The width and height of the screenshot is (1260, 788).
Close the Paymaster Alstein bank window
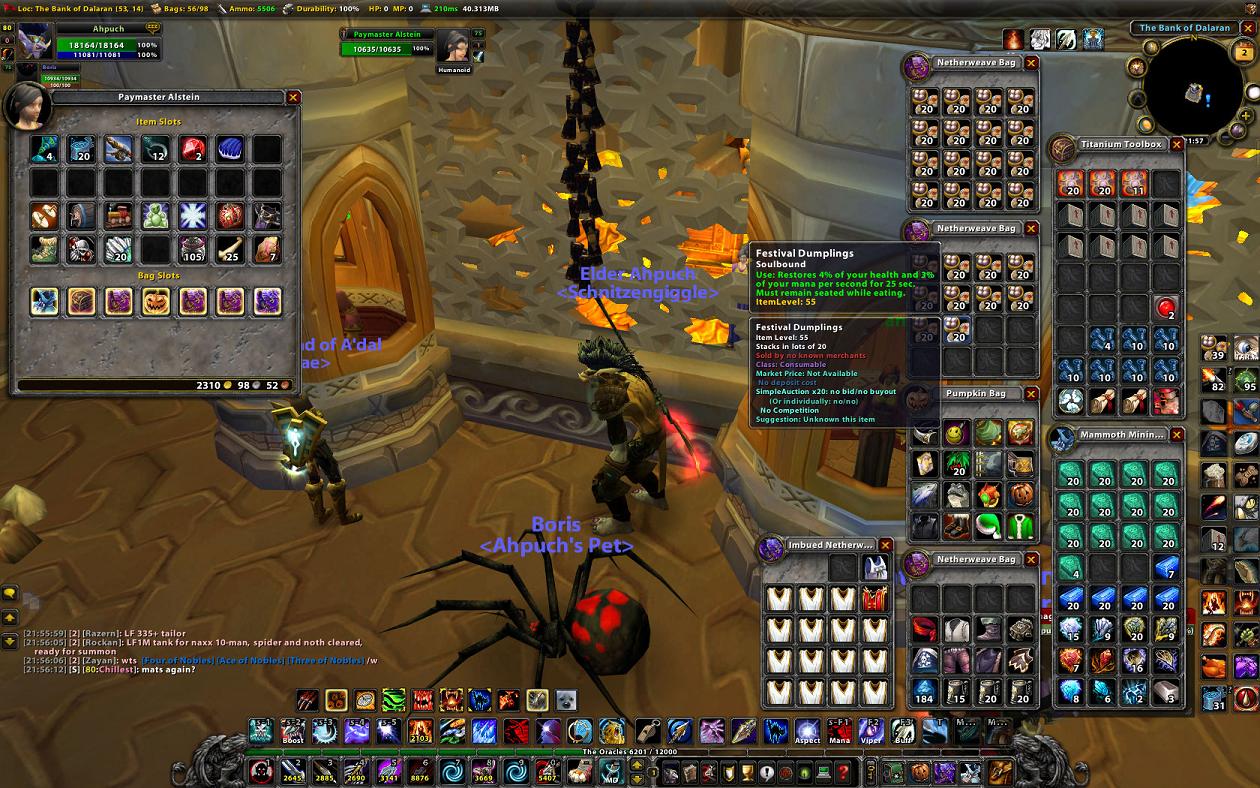(293, 97)
